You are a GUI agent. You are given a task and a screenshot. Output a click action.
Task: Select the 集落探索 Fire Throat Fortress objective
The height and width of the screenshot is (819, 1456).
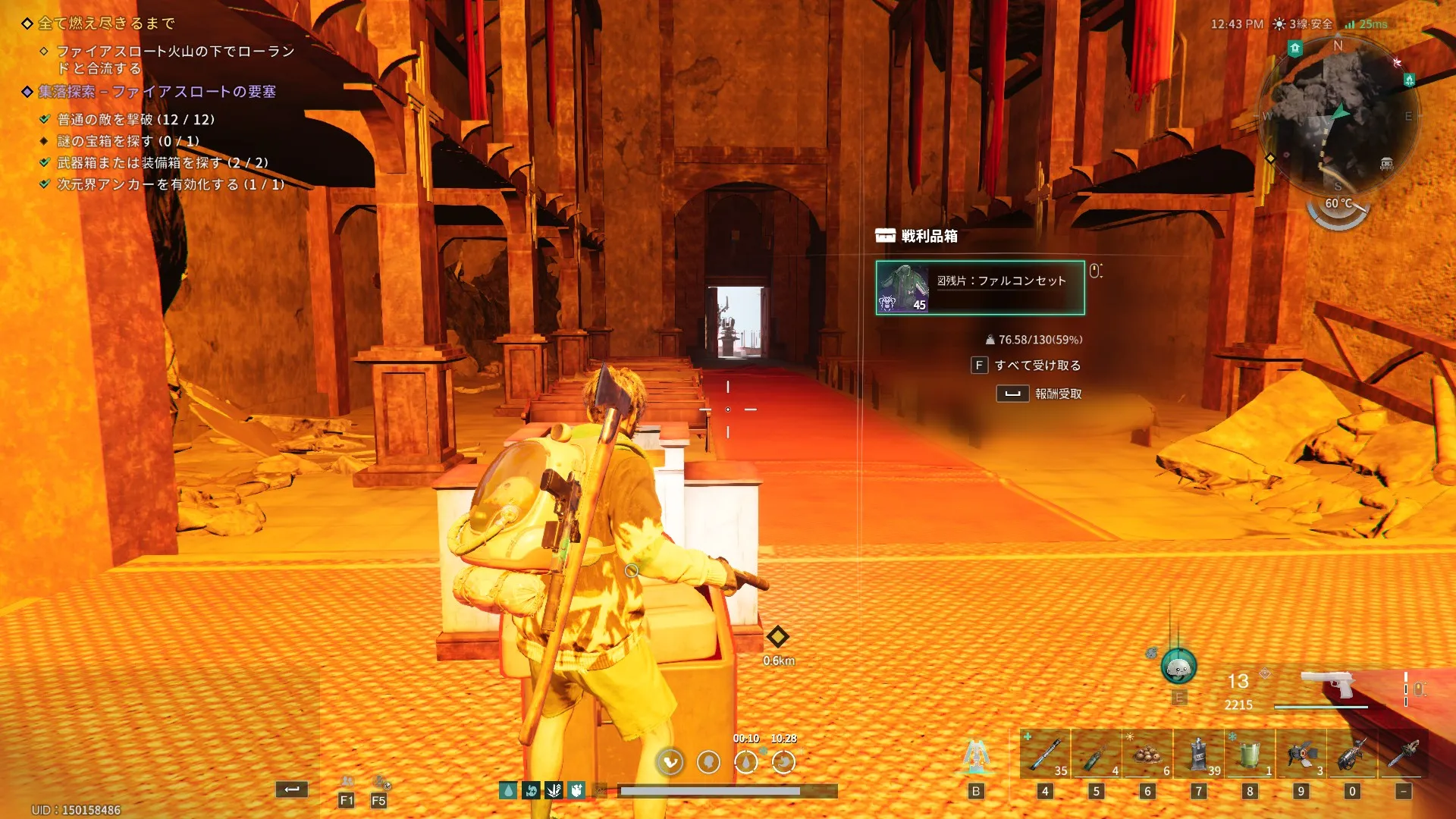click(x=157, y=92)
